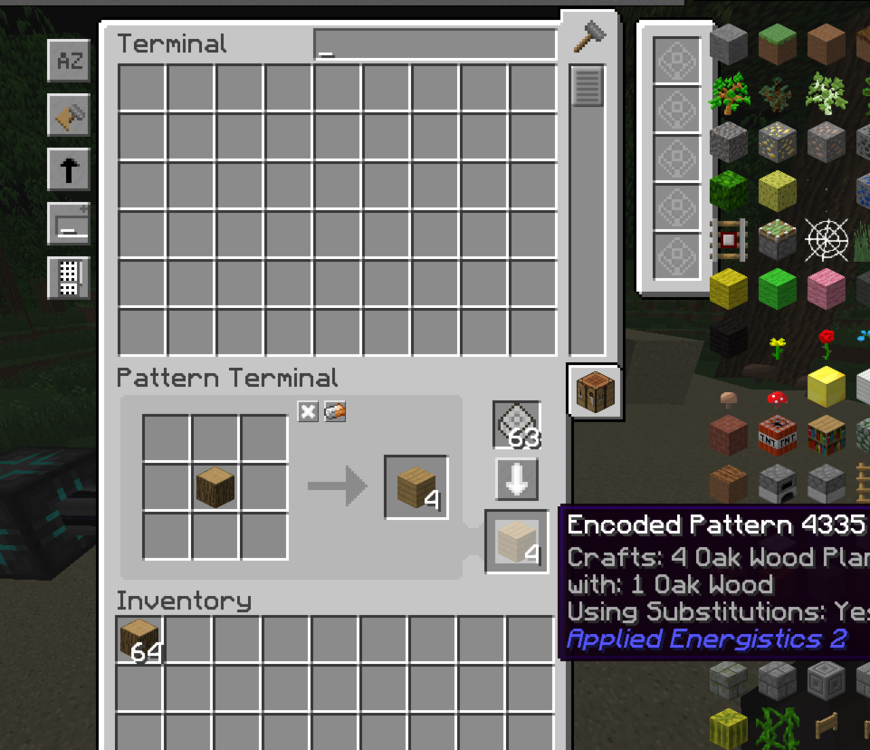Image resolution: width=870 pixels, height=750 pixels.
Task: Change the terminal style grid button
Action: tap(69, 277)
